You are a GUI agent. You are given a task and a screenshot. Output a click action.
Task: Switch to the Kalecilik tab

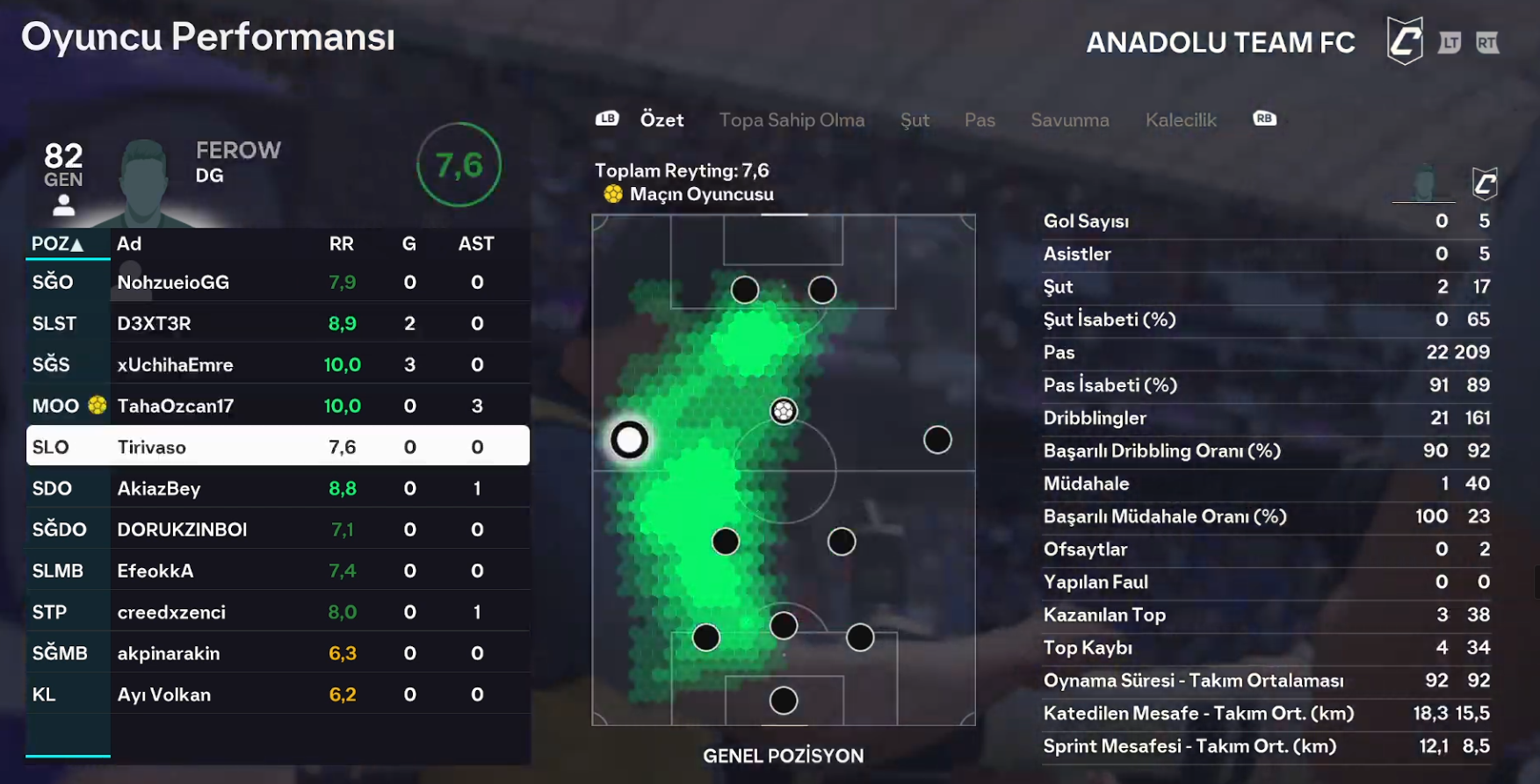1180,120
